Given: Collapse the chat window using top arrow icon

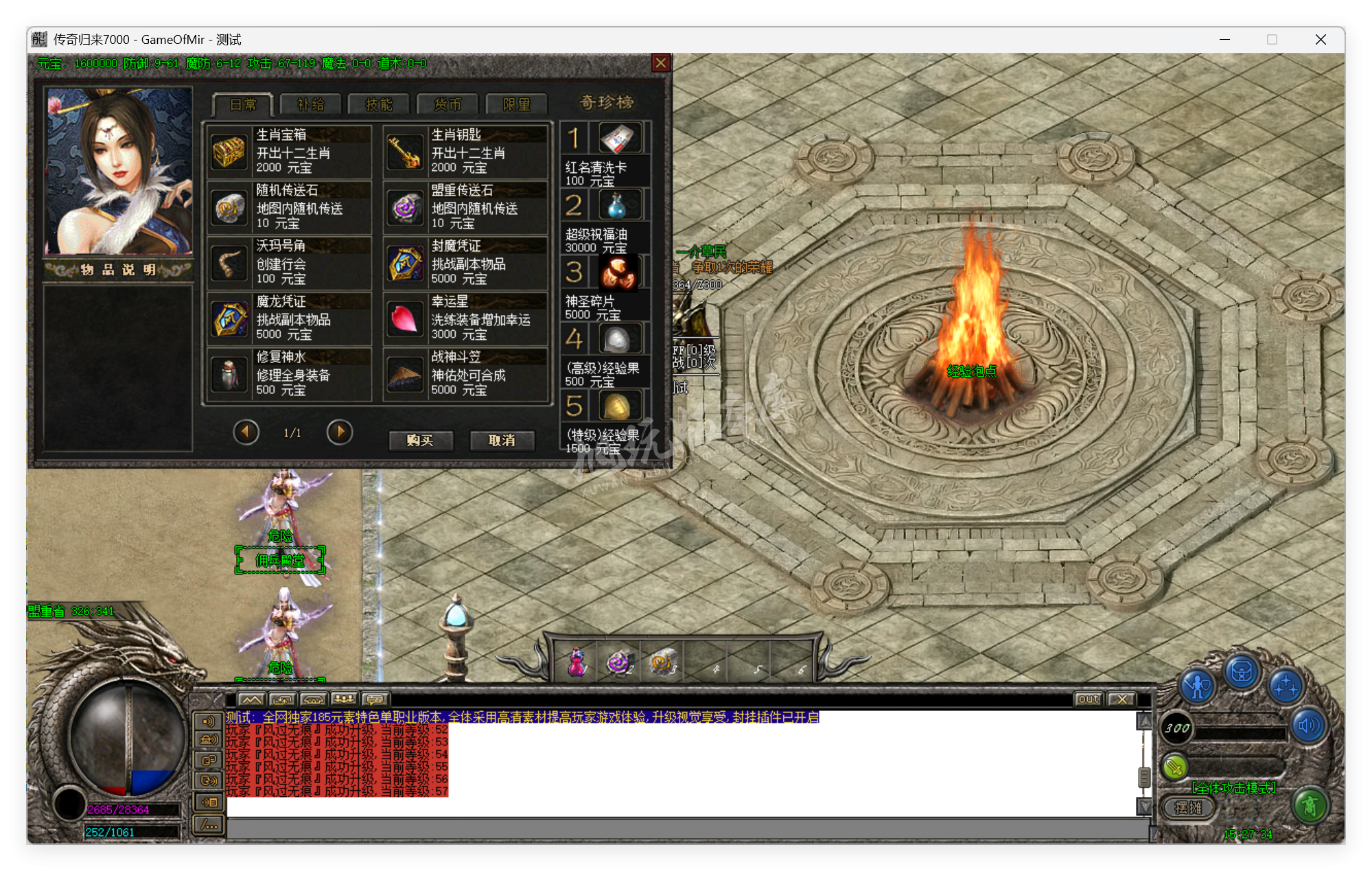Looking at the screenshot, I should pos(251,699).
